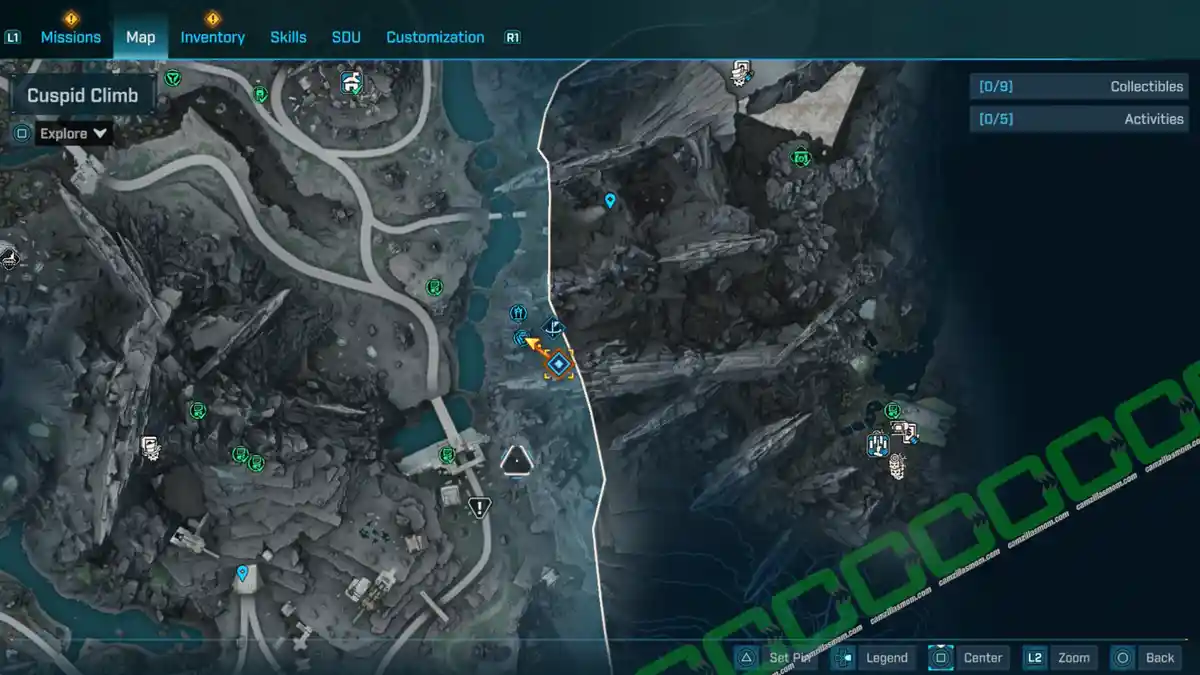Image resolution: width=1200 pixels, height=675 pixels.
Task: Go to the Customization tab
Action: pyautogui.click(x=435, y=37)
